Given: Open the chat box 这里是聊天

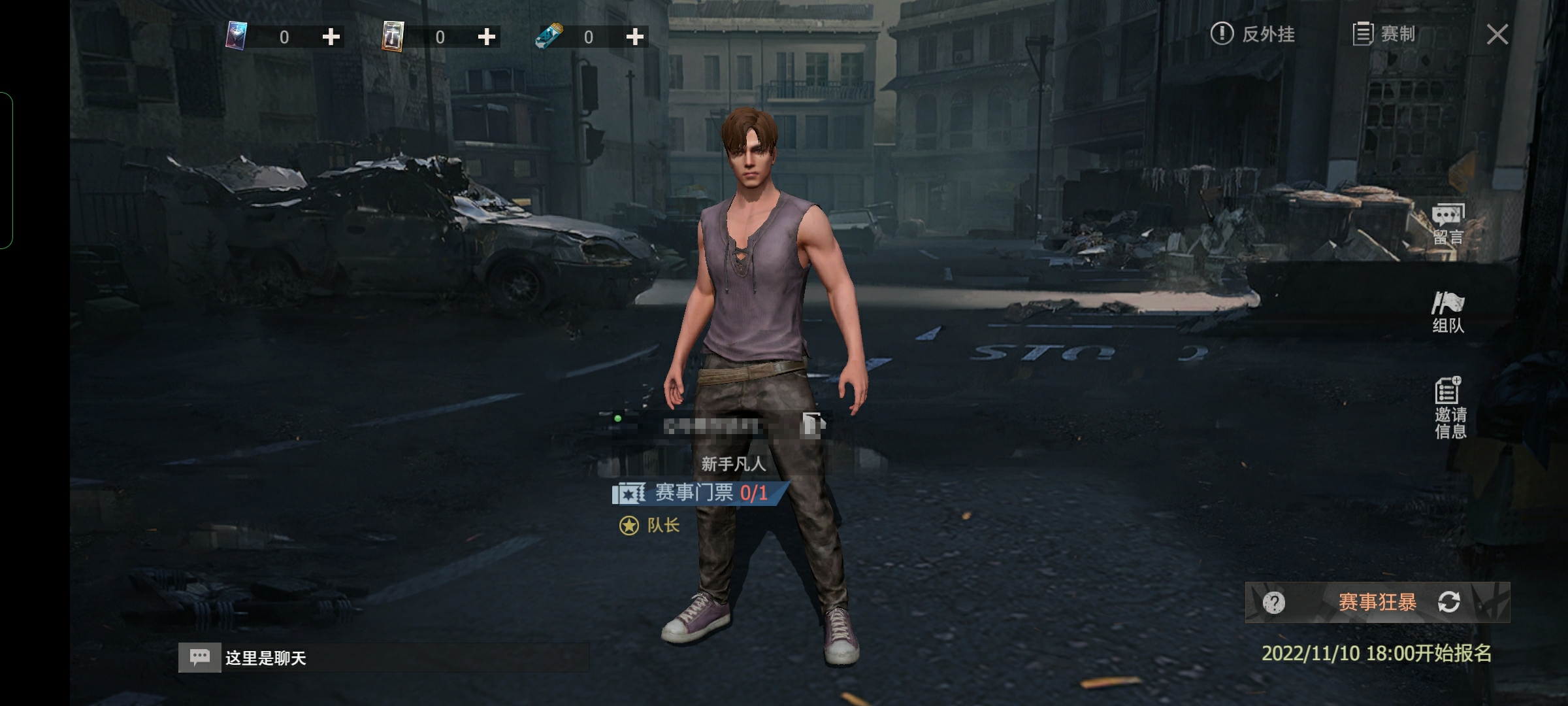Looking at the screenshot, I should tap(383, 658).
